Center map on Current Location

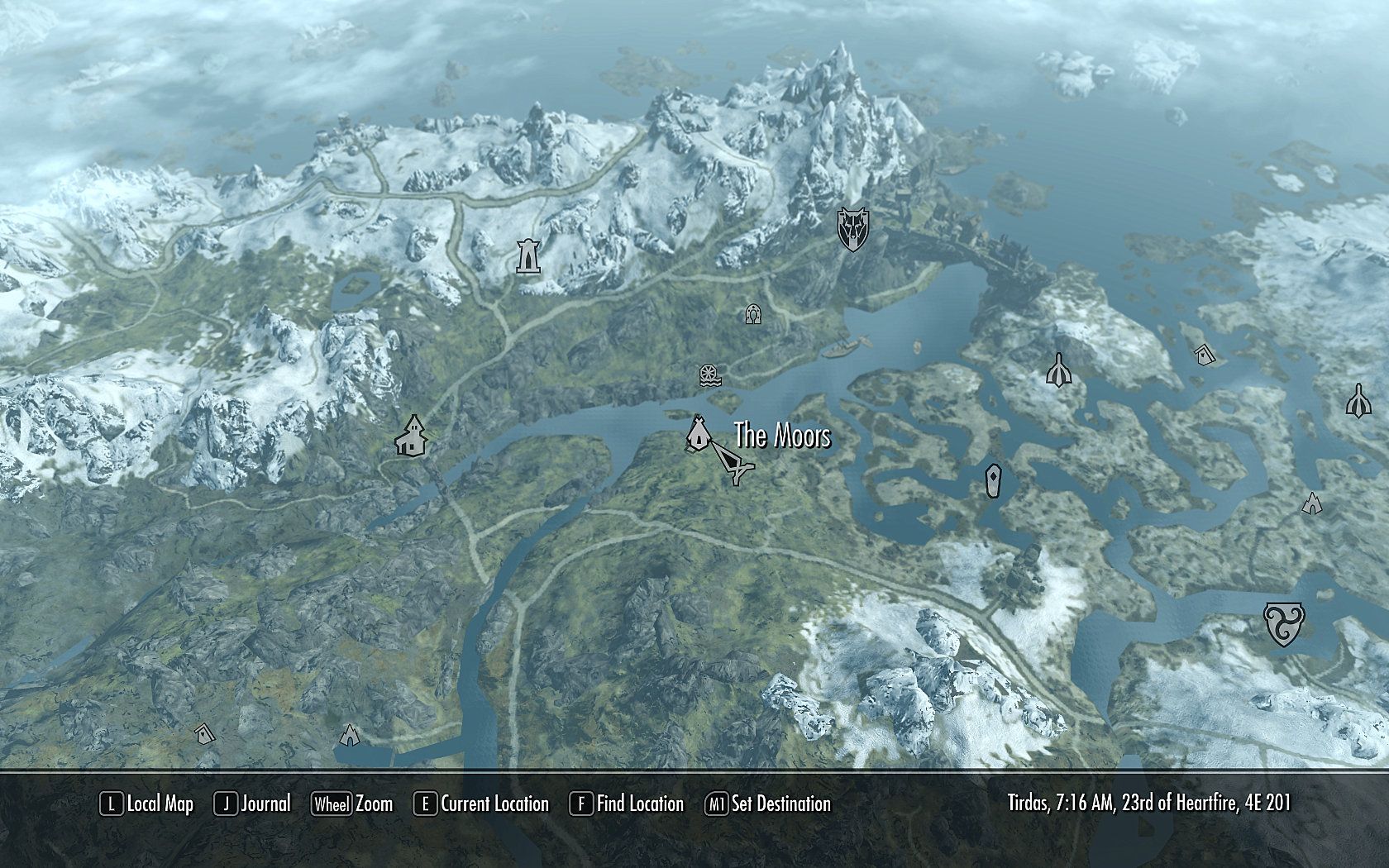coord(481,804)
